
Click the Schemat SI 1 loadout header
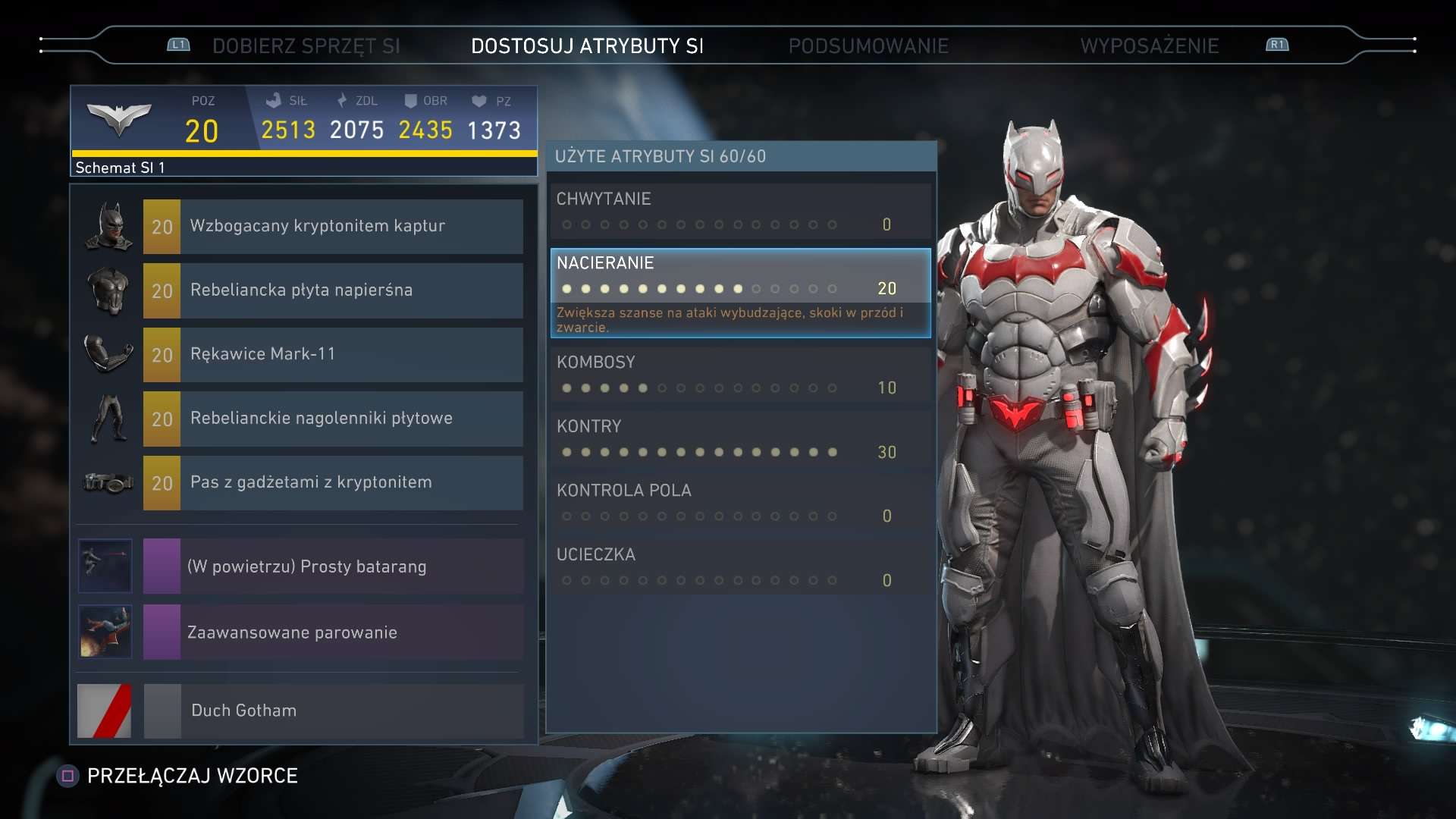[303, 168]
